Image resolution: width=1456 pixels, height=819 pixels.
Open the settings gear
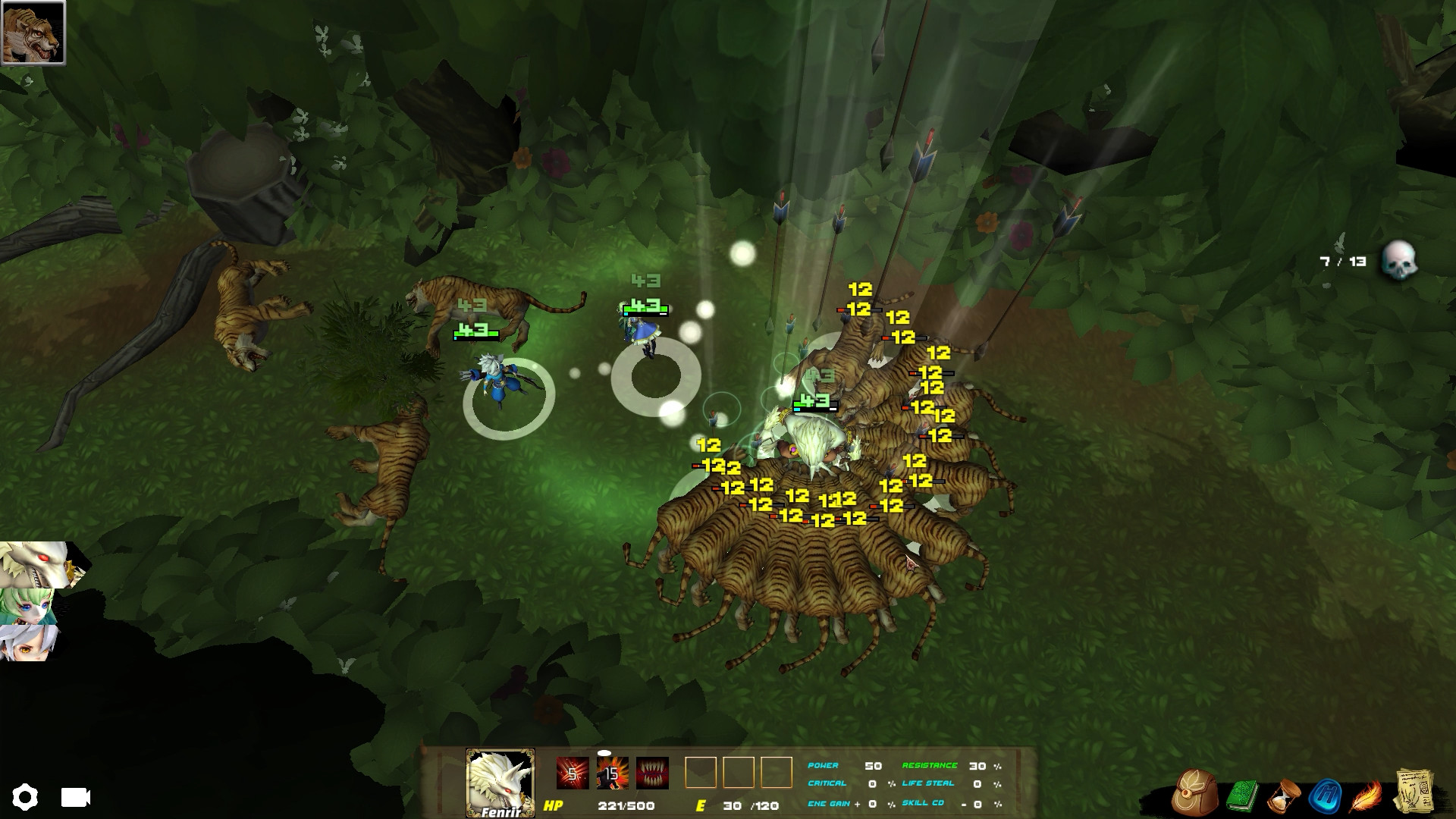click(x=26, y=797)
